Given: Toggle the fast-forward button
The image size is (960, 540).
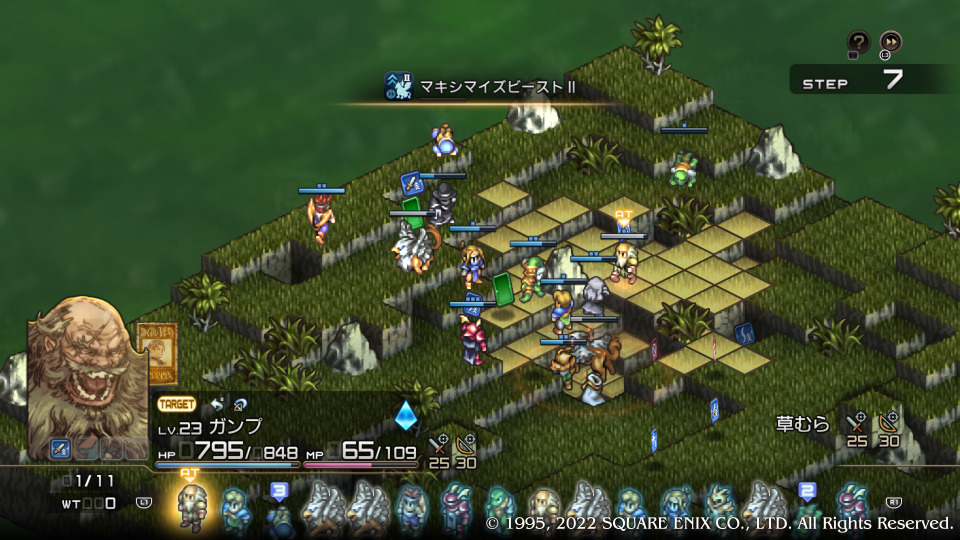Looking at the screenshot, I should [890, 42].
